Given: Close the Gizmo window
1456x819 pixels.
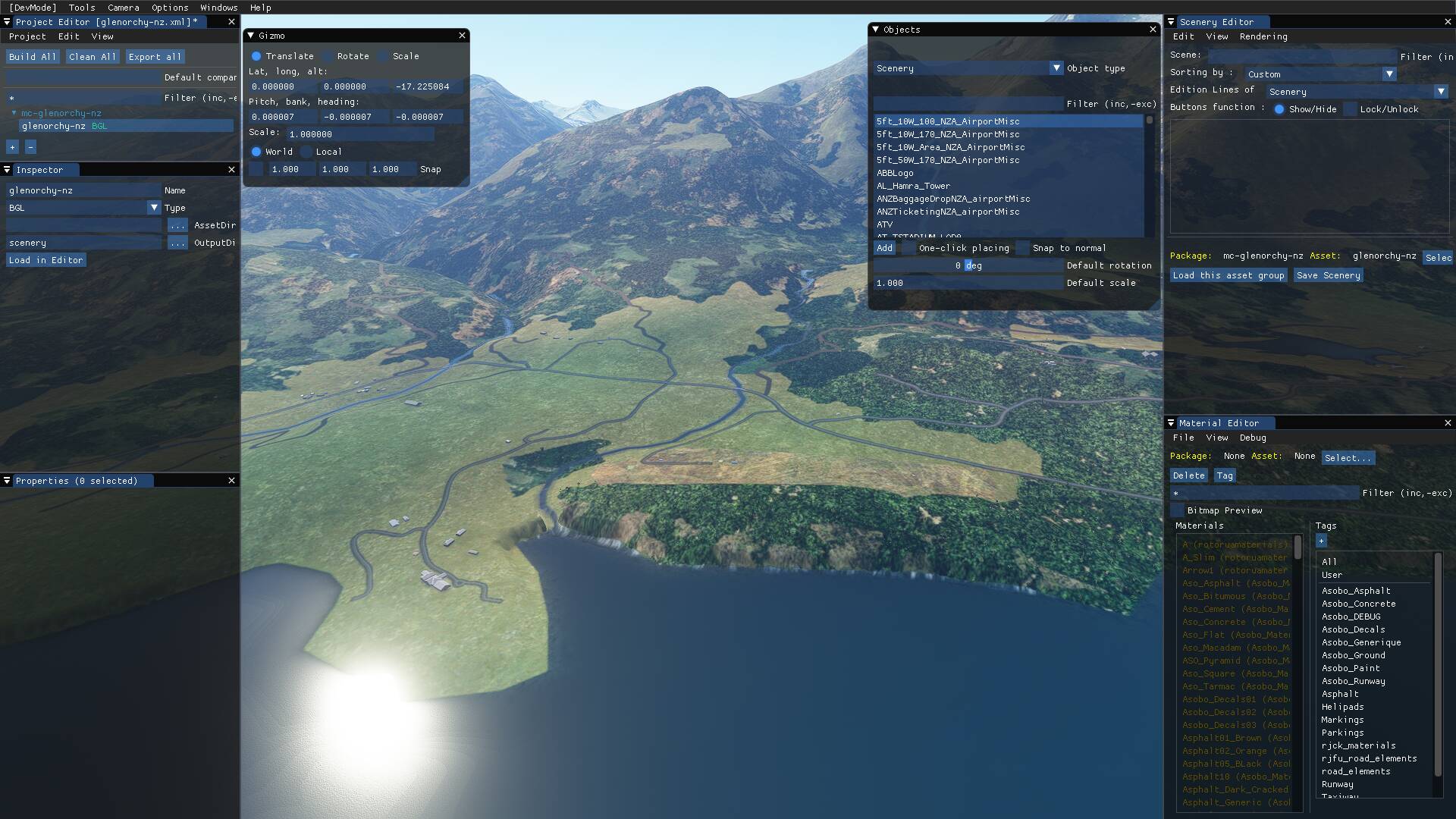Looking at the screenshot, I should (x=462, y=36).
